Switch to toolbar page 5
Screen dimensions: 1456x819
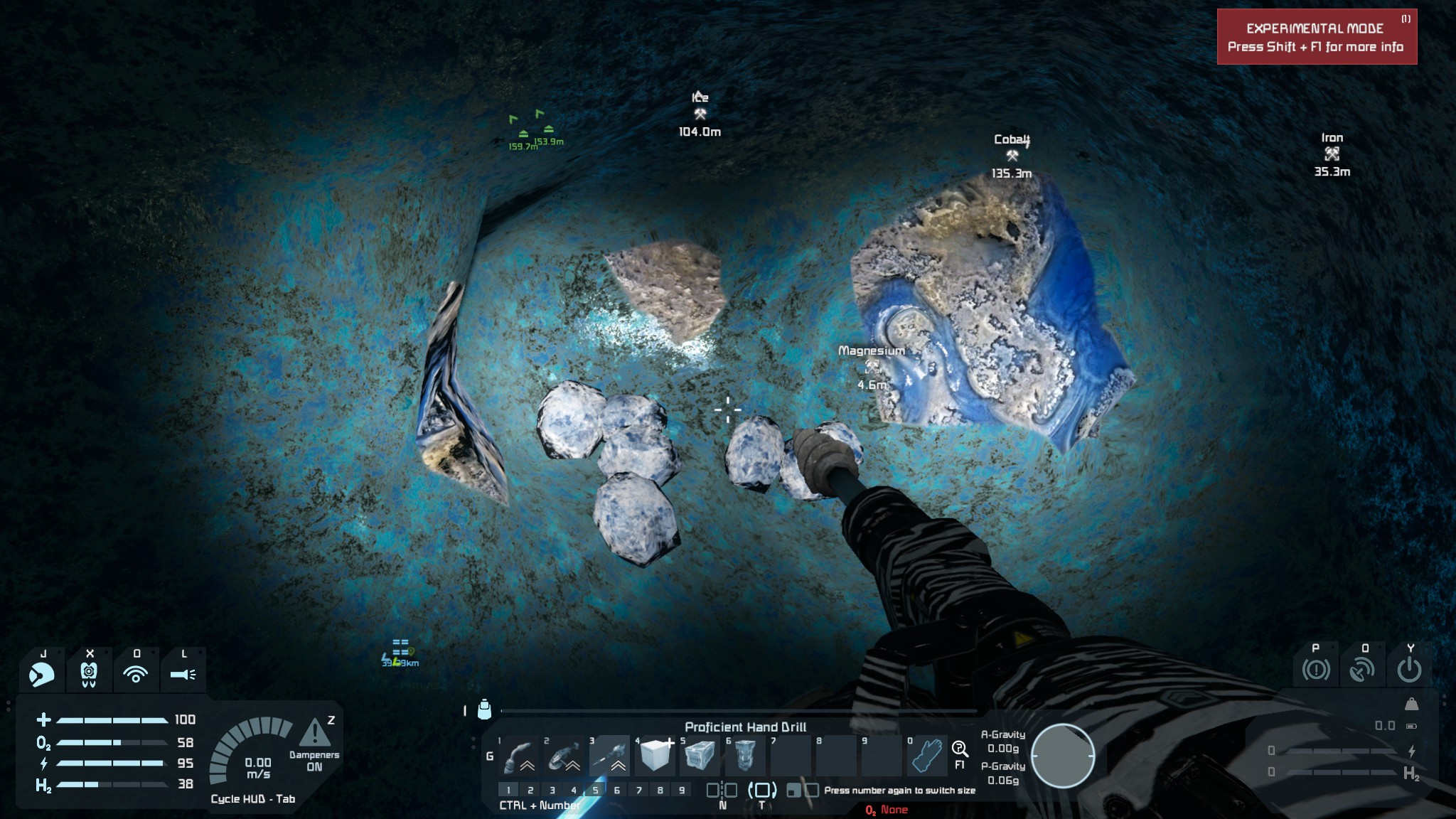(596, 790)
